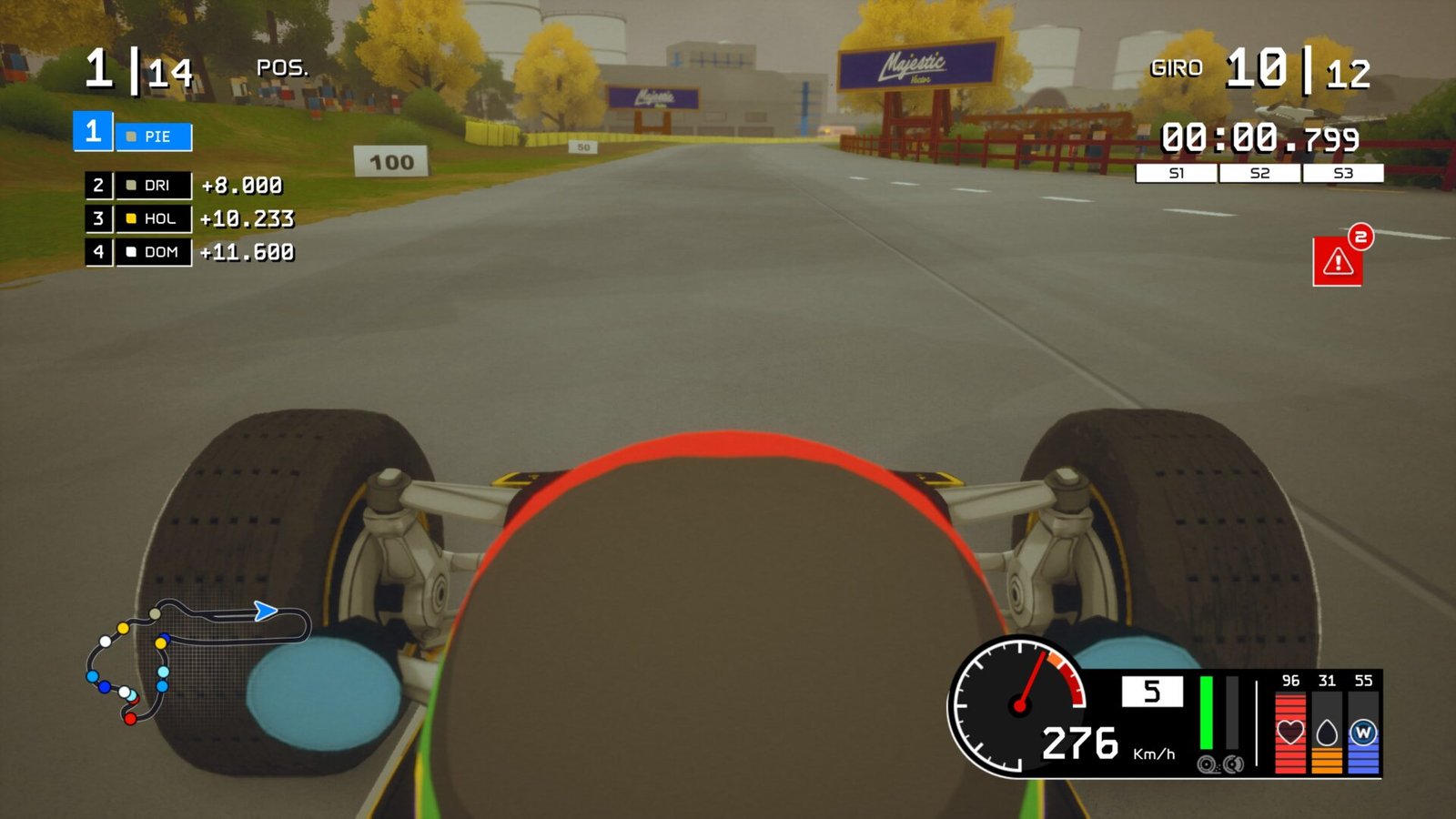
Task: Select leader entry 1 PIE in standings
Action: point(133,136)
